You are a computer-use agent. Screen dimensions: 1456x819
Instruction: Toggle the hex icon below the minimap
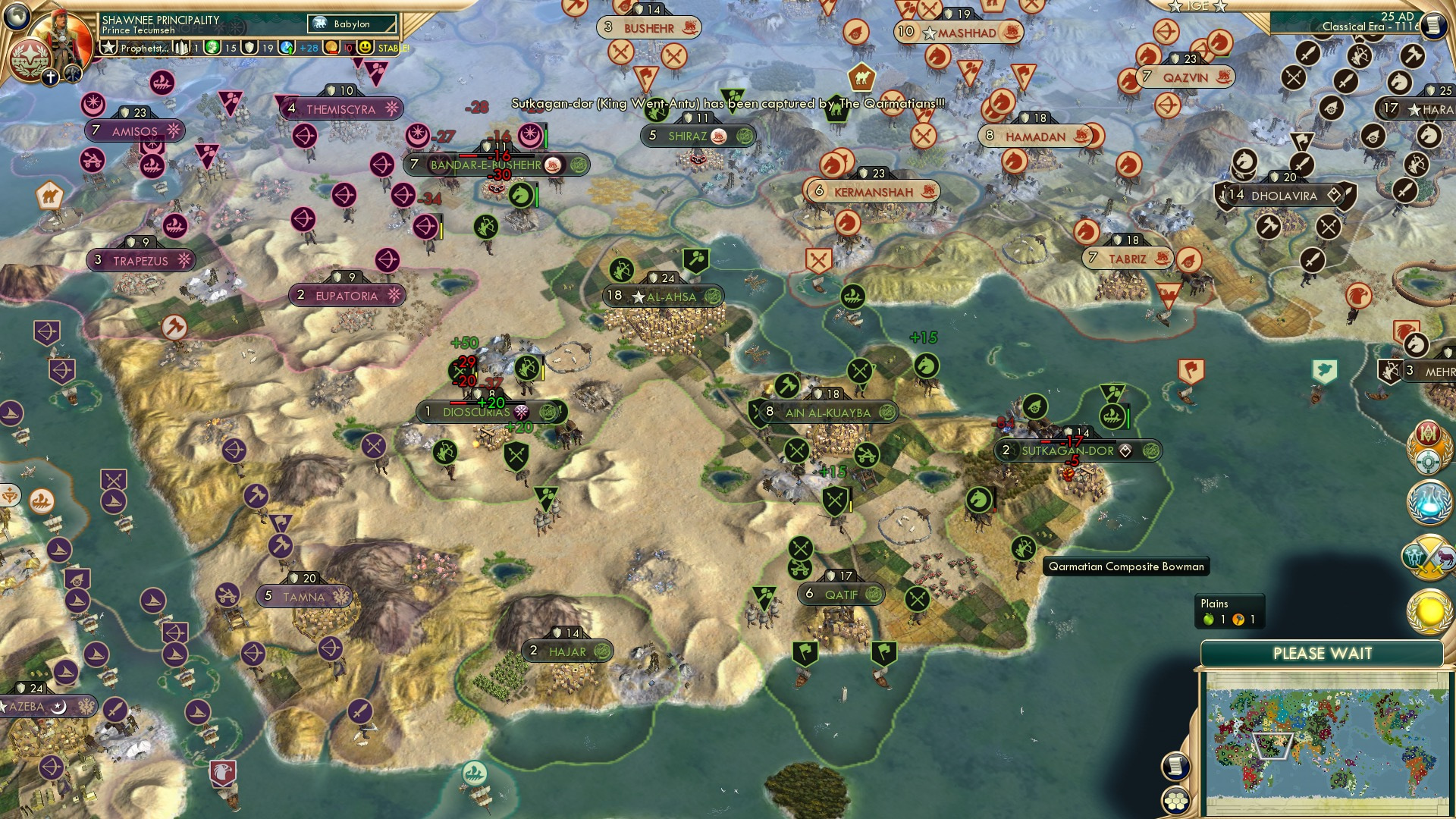click(1175, 802)
